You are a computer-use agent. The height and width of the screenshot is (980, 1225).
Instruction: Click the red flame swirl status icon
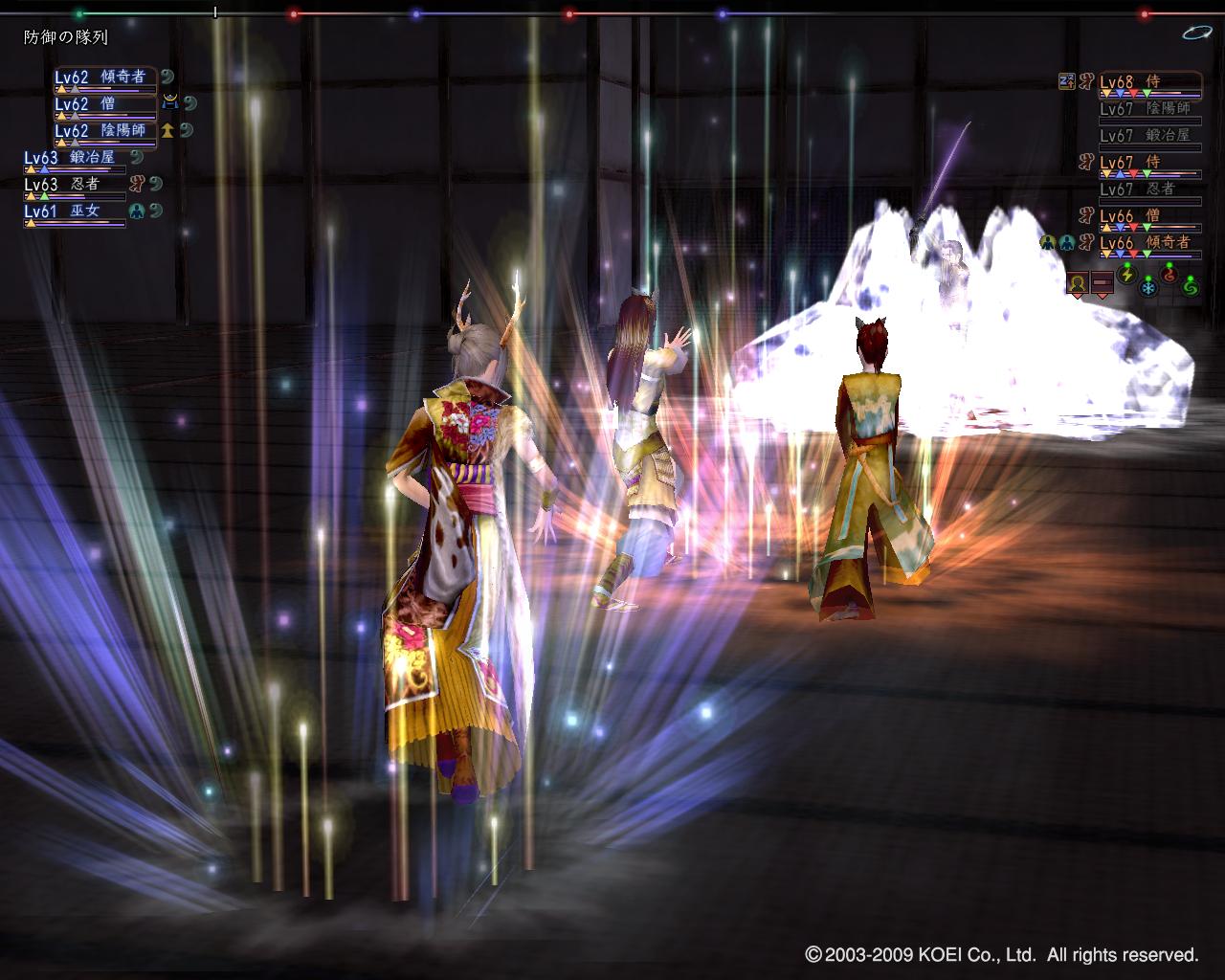pyautogui.click(x=1169, y=274)
